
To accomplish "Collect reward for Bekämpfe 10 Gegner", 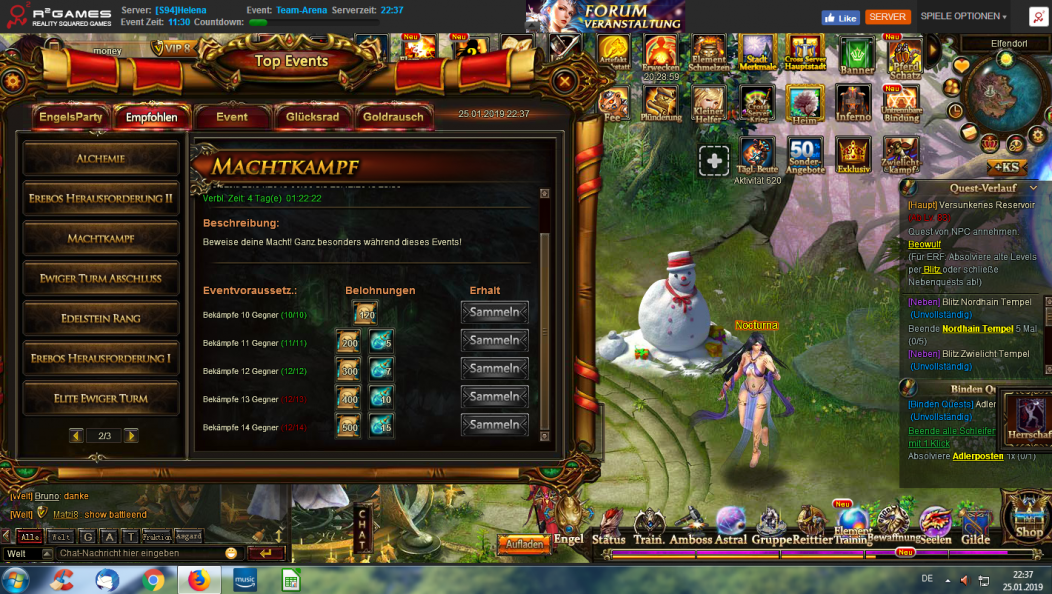I will 494,313.
